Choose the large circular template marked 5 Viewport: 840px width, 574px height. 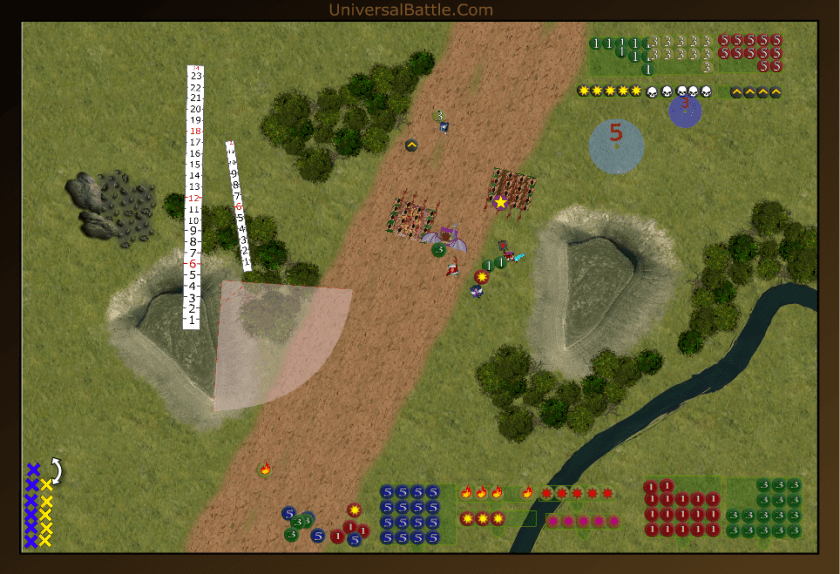[x=616, y=146]
